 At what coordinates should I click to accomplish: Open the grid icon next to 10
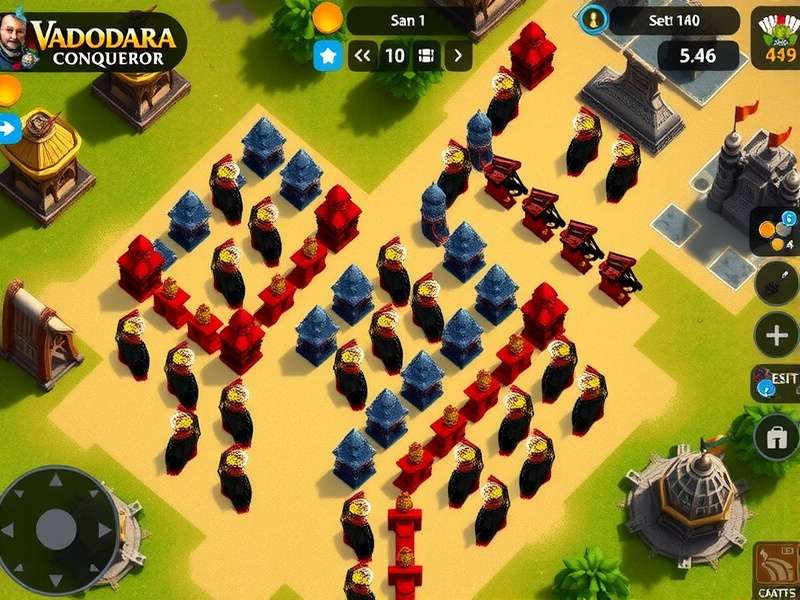(x=426, y=55)
